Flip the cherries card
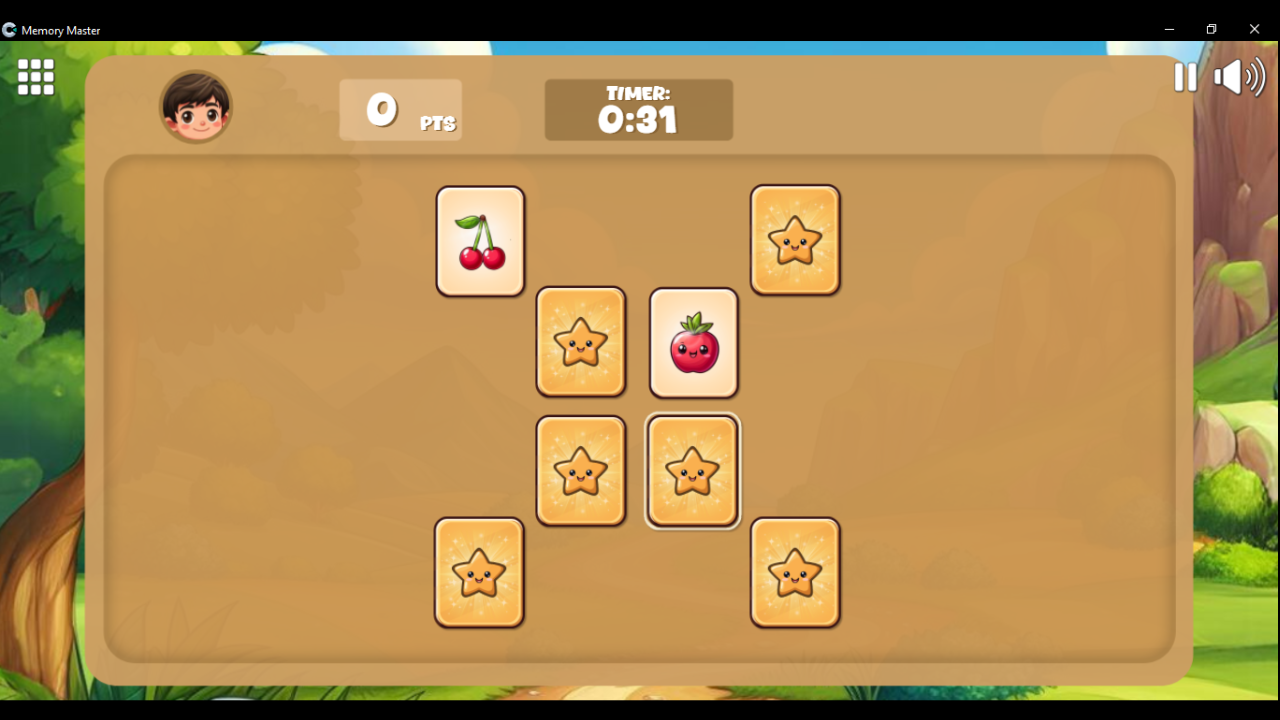The image size is (1280, 720). coord(480,240)
